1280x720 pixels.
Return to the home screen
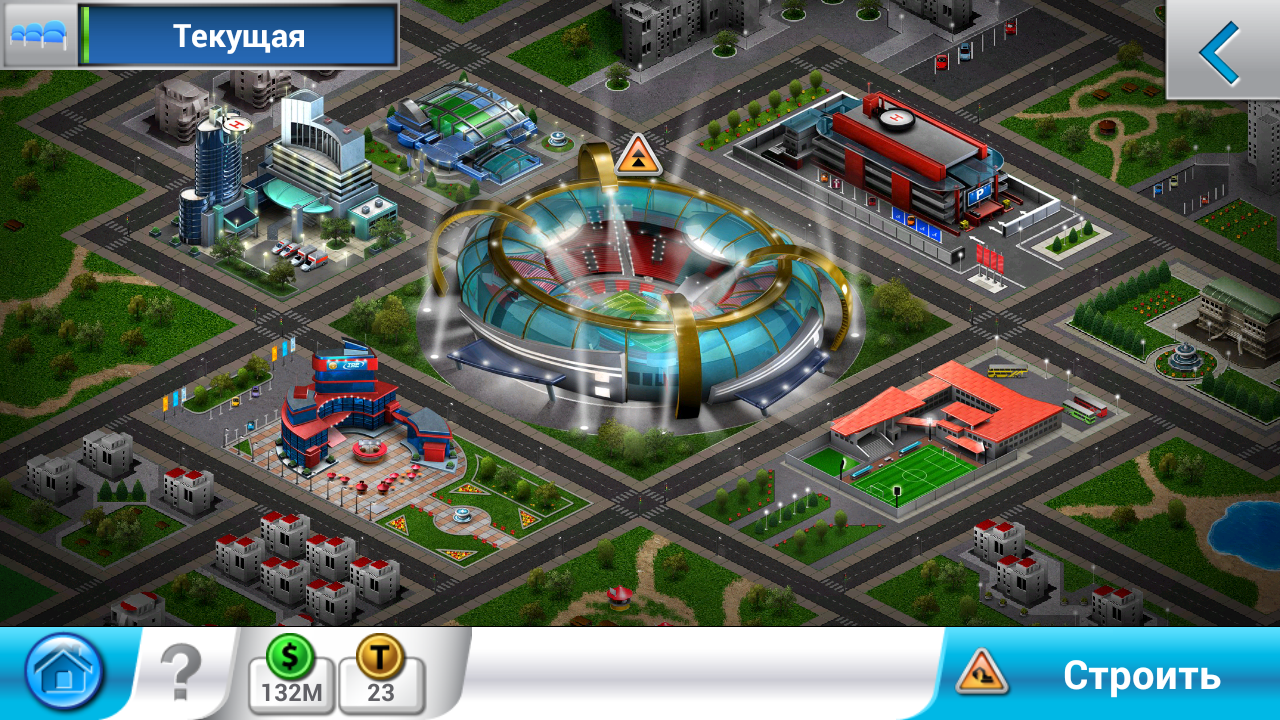pyautogui.click(x=65, y=672)
